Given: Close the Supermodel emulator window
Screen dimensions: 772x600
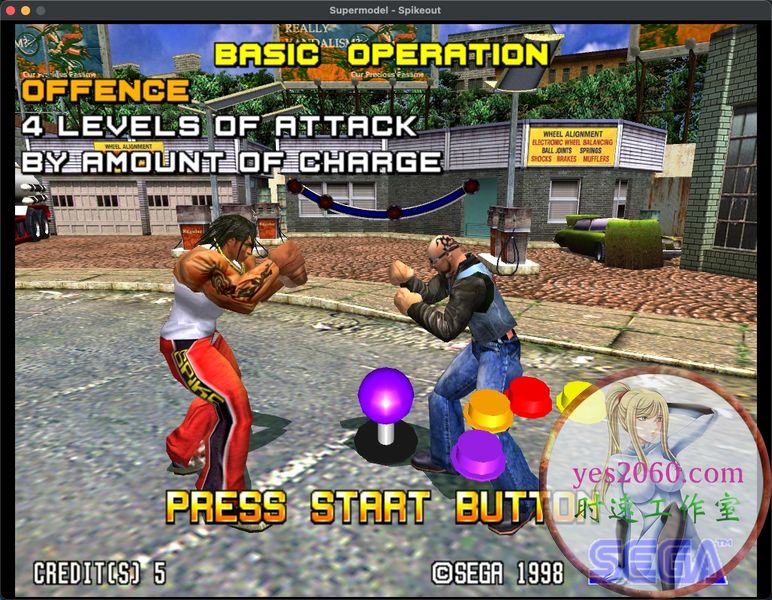Looking at the screenshot, I should [x=10, y=10].
